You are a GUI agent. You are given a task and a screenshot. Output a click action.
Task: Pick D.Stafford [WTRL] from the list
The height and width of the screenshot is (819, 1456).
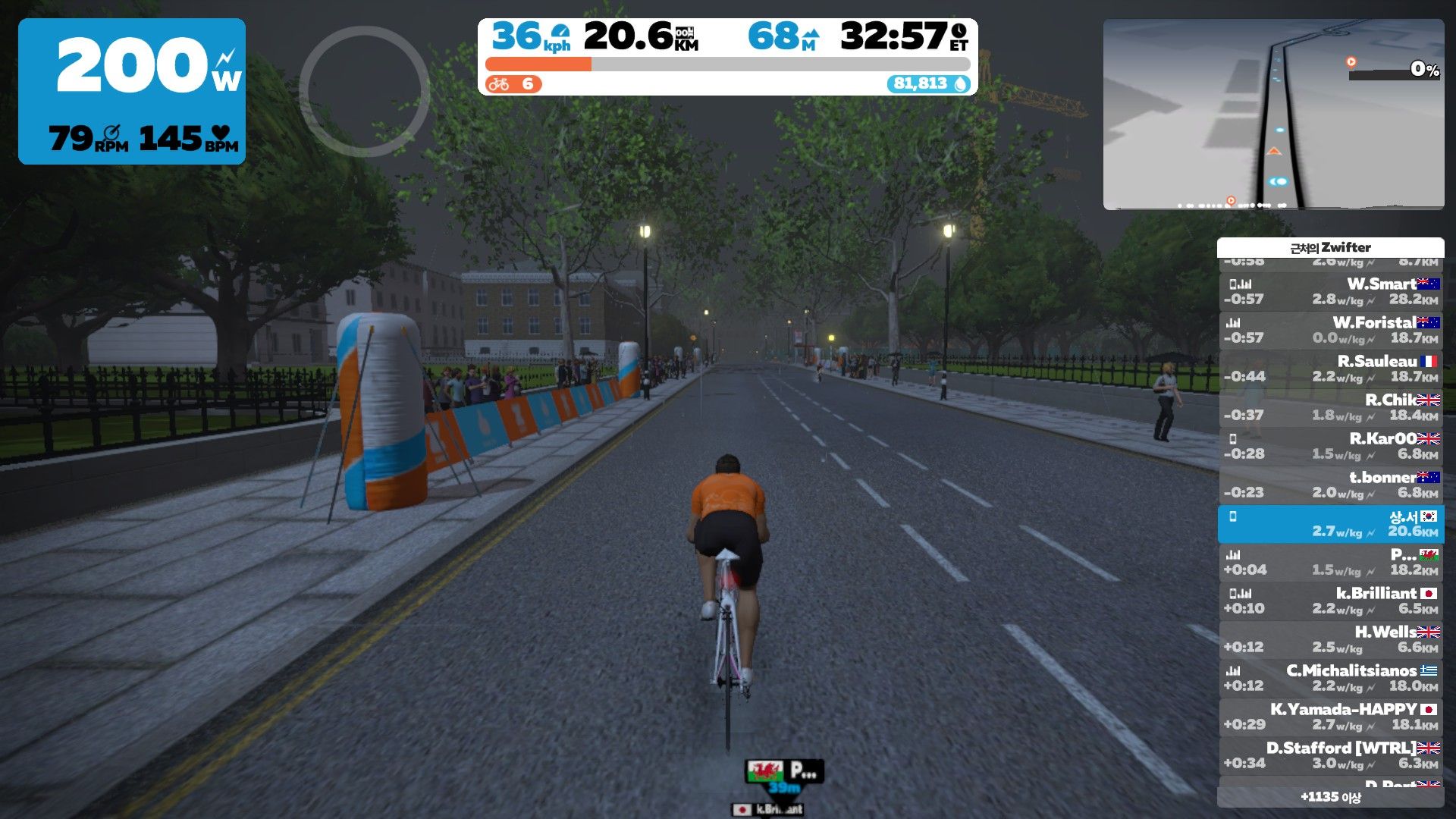tap(1331, 756)
